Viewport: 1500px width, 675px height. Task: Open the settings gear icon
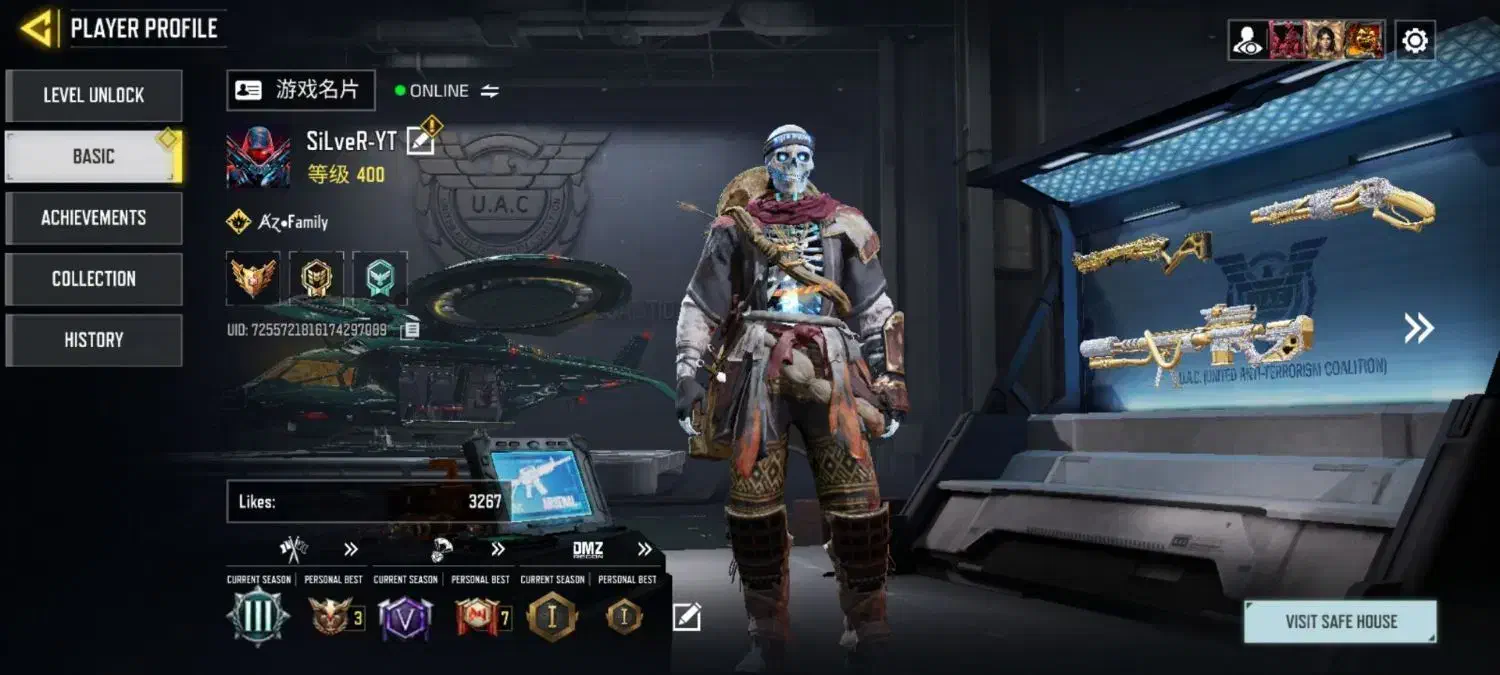tap(1415, 41)
